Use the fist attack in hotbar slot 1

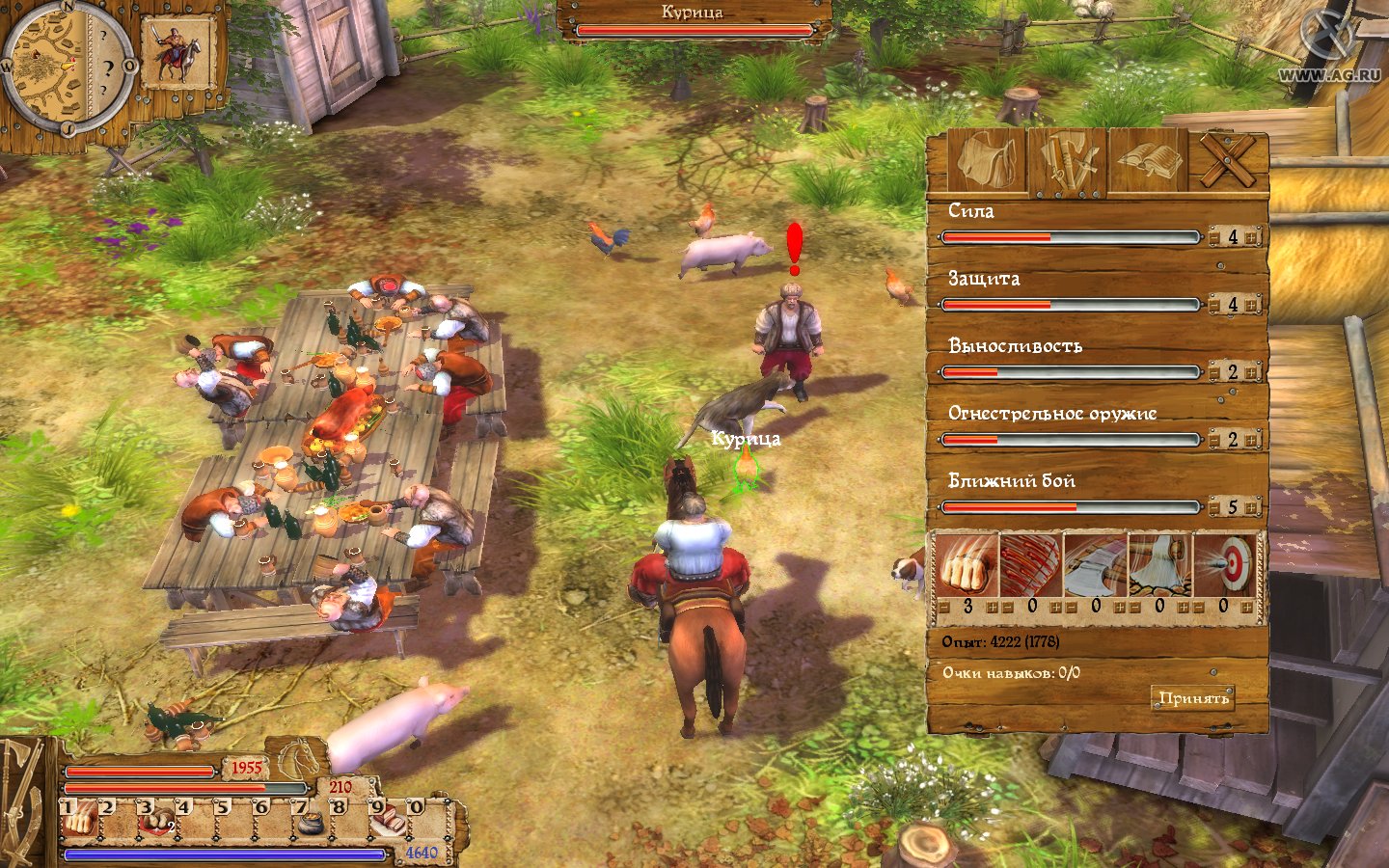pyautogui.click(x=78, y=821)
